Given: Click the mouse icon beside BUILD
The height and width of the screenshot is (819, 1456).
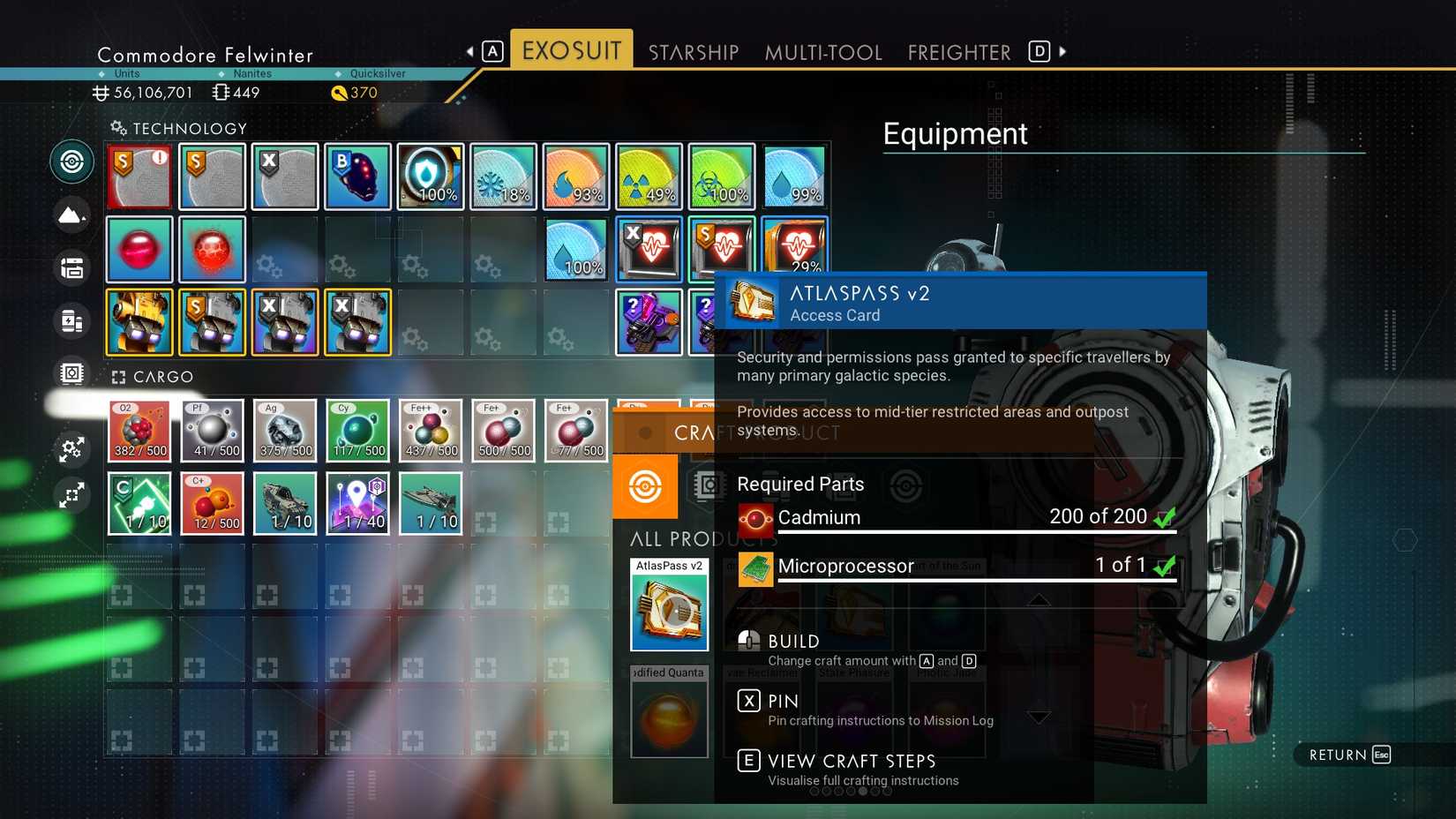Looking at the screenshot, I should point(747,641).
